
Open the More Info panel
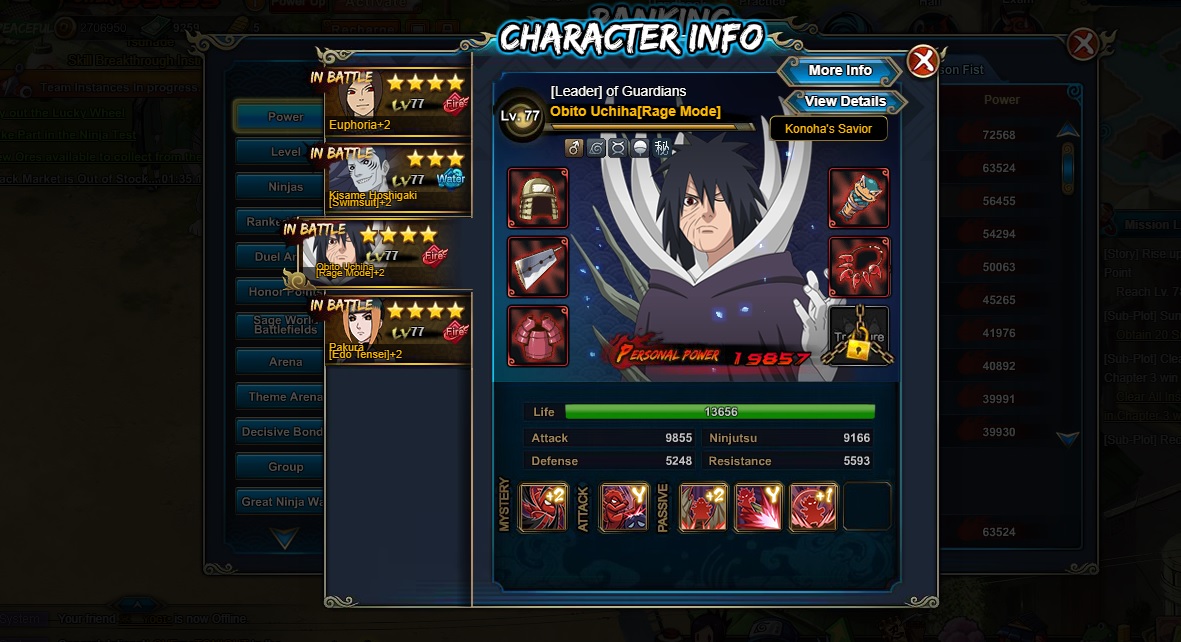click(x=840, y=71)
